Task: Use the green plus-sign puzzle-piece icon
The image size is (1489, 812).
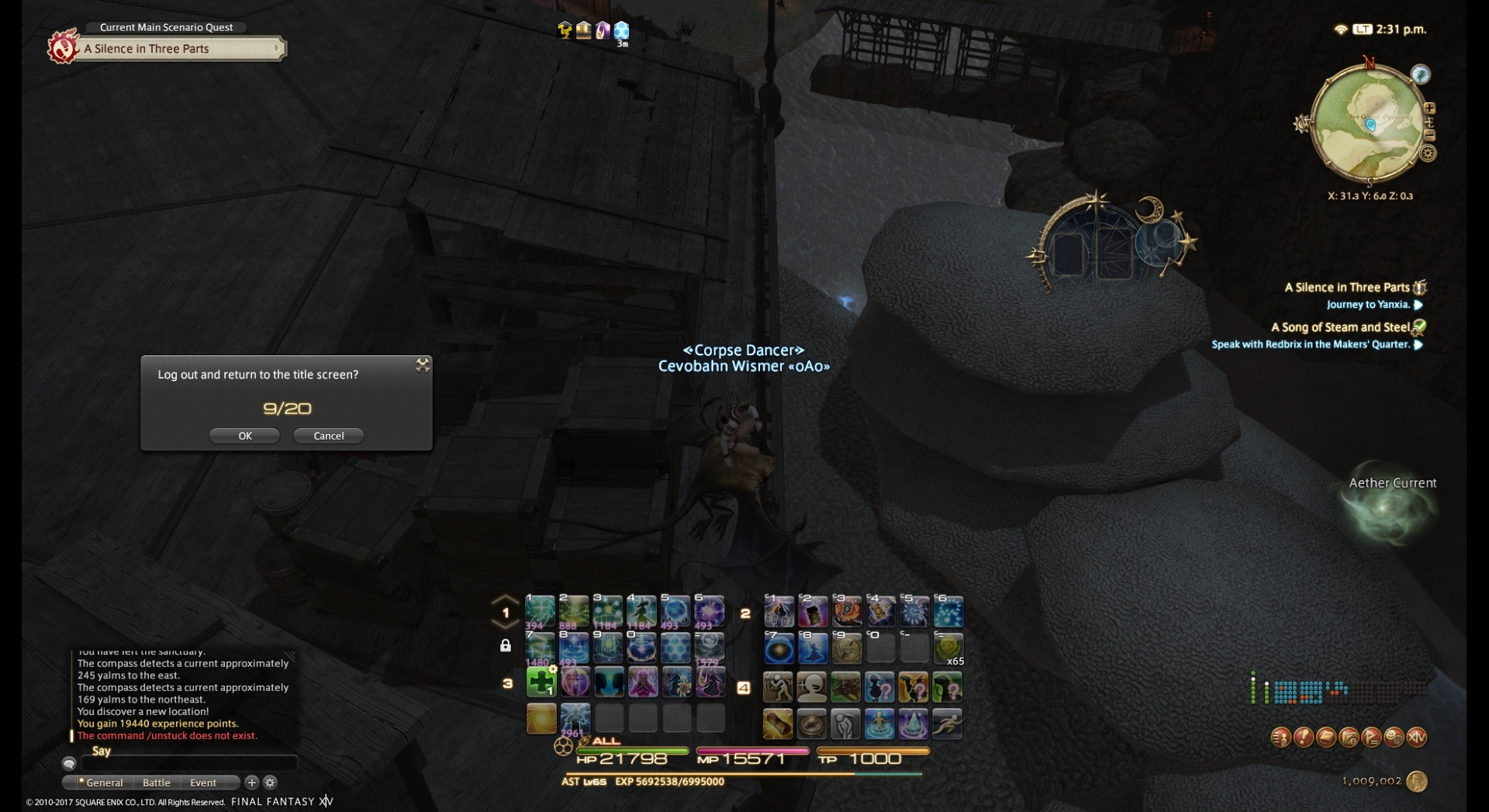Action: (x=541, y=682)
